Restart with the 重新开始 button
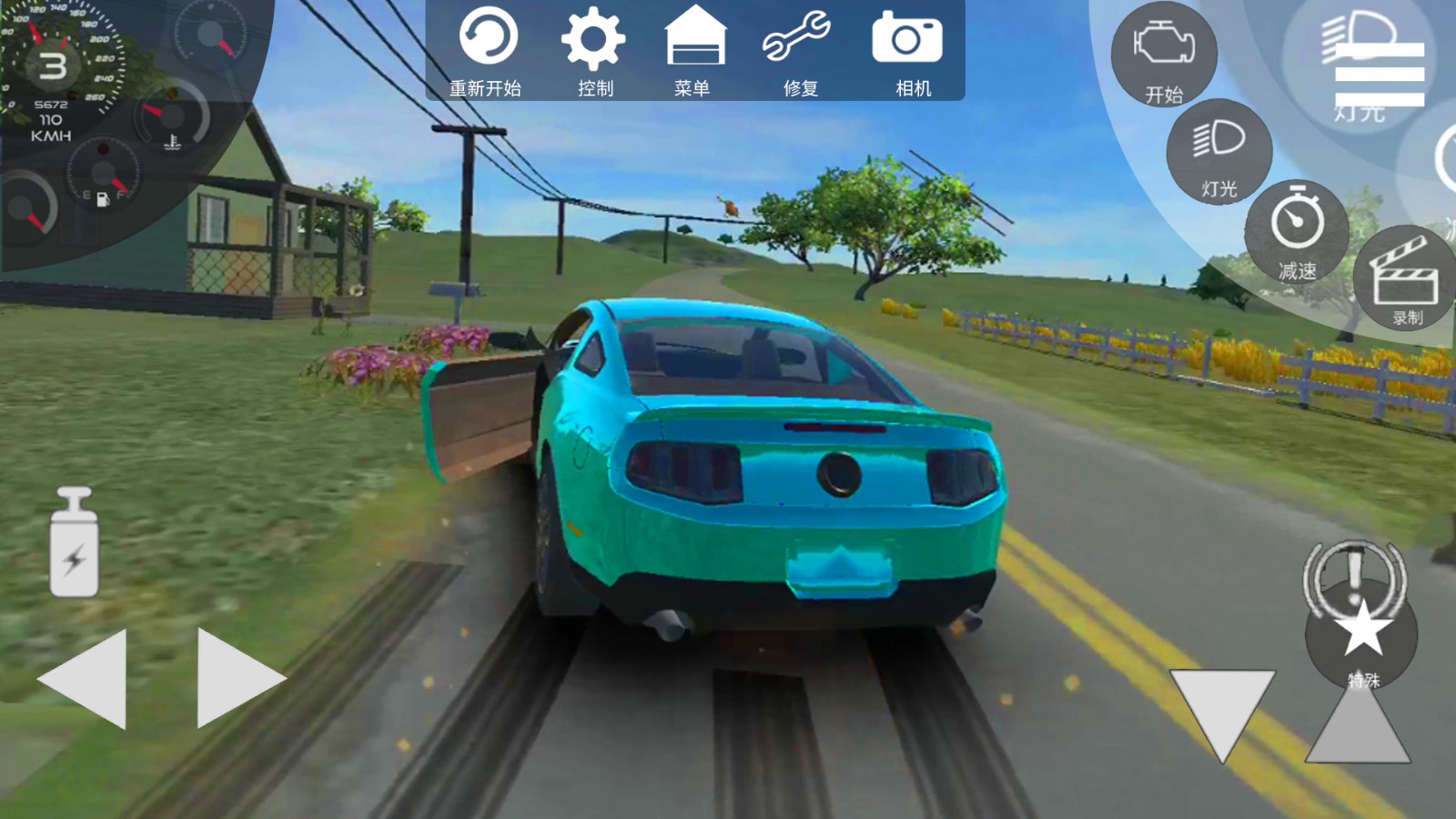The image size is (1456, 819). [x=487, y=51]
